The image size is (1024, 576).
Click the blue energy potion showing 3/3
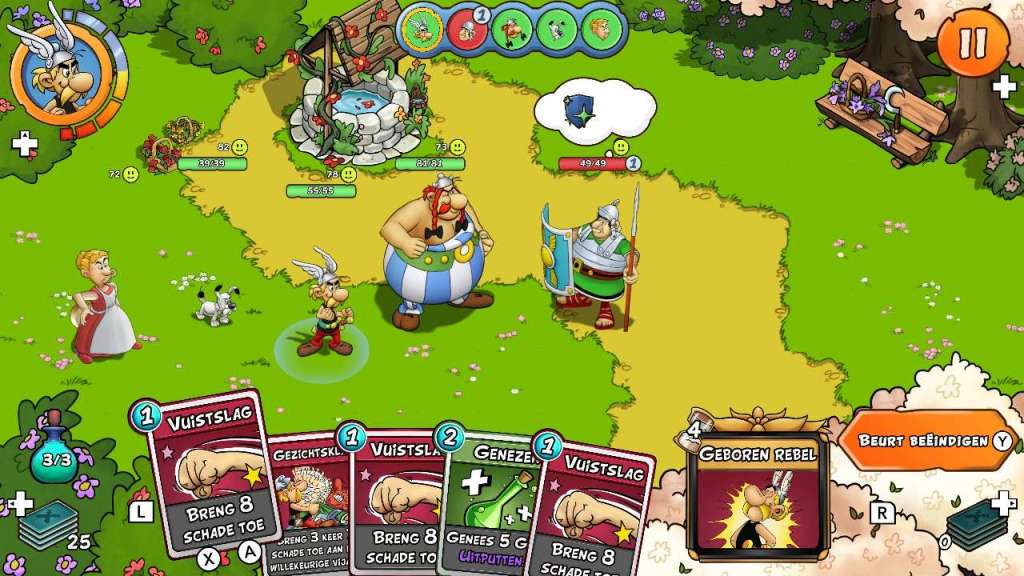pyautogui.click(x=55, y=458)
